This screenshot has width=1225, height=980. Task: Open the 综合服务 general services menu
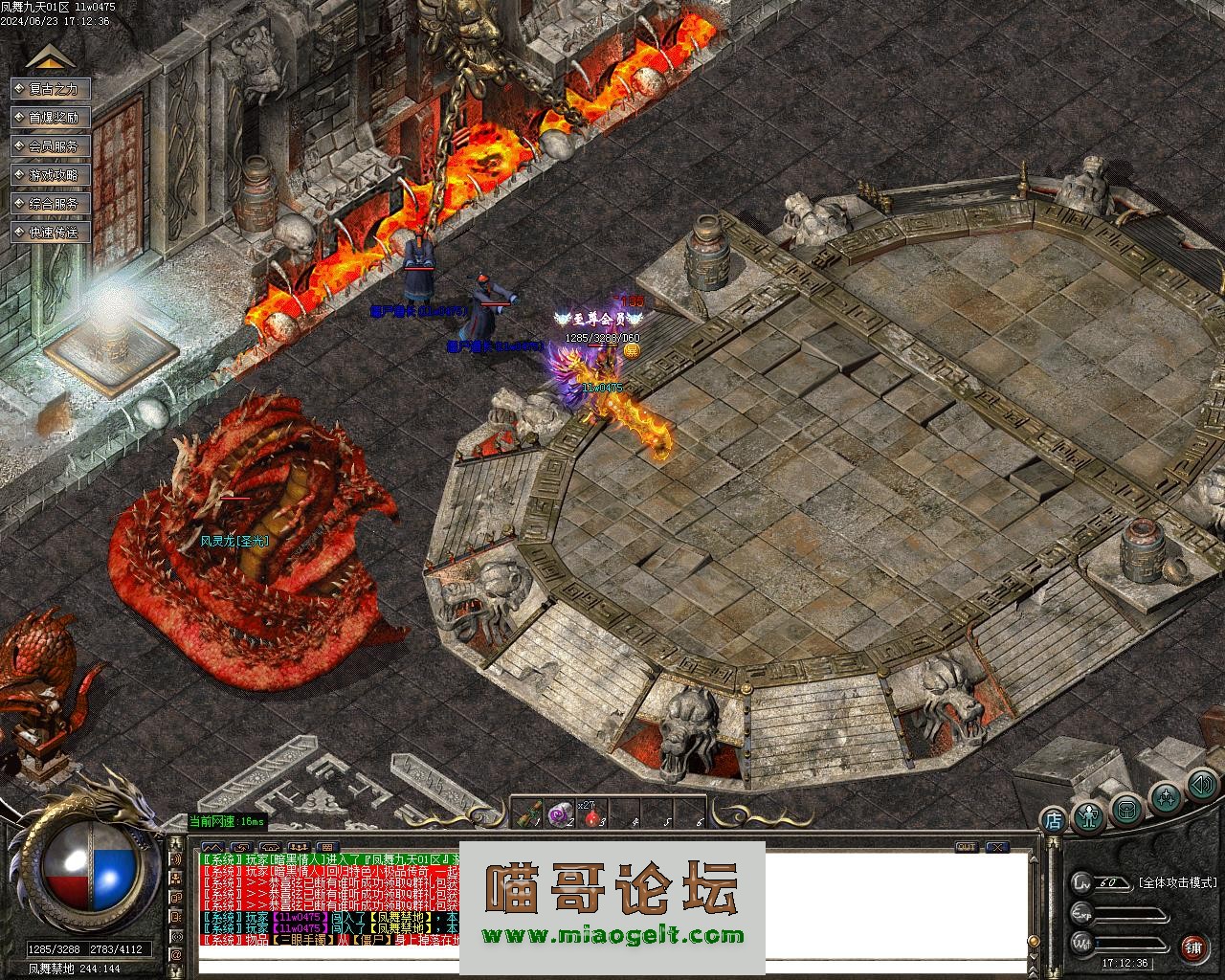(51, 204)
